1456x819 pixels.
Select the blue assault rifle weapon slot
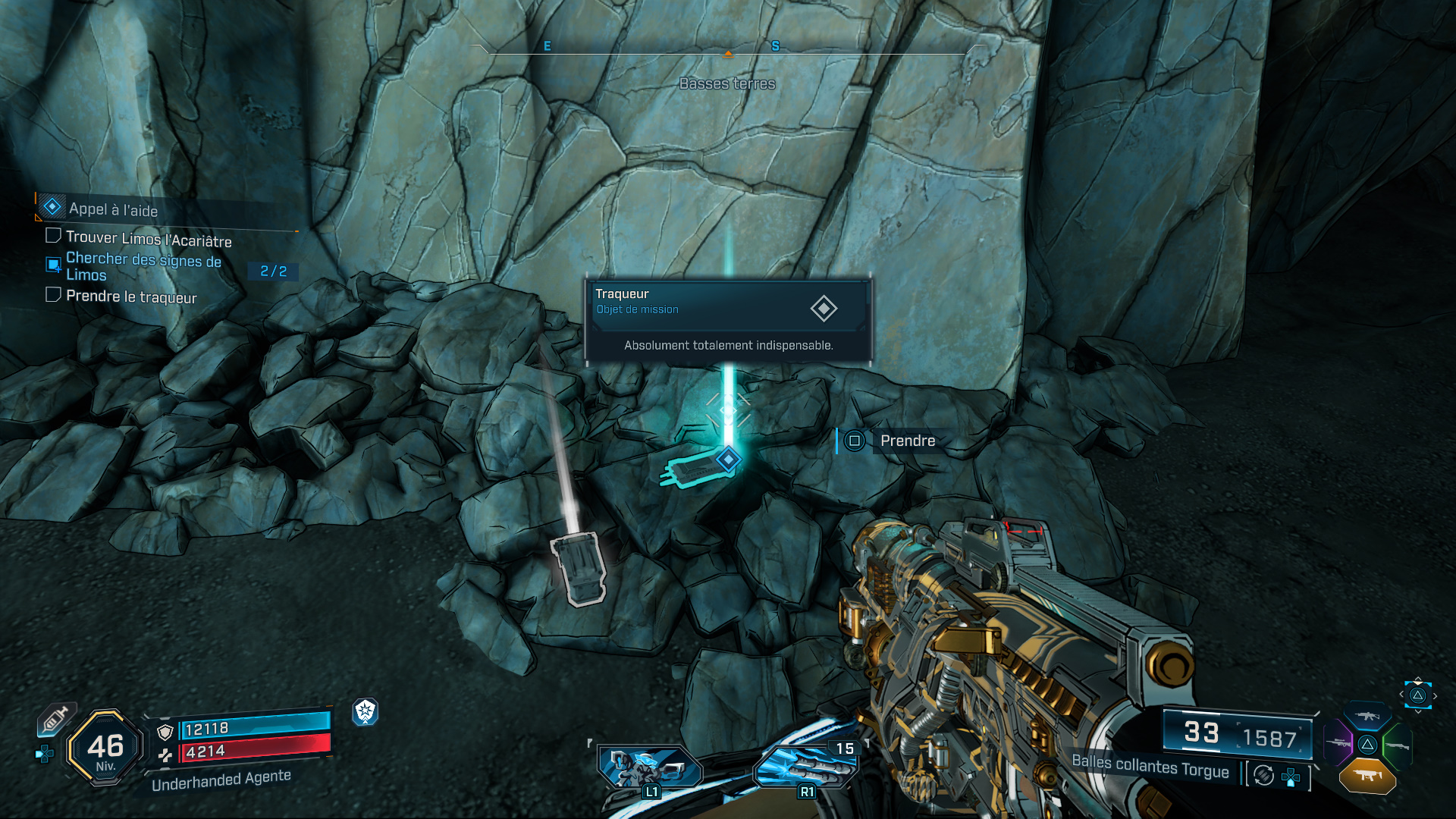click(x=1367, y=716)
